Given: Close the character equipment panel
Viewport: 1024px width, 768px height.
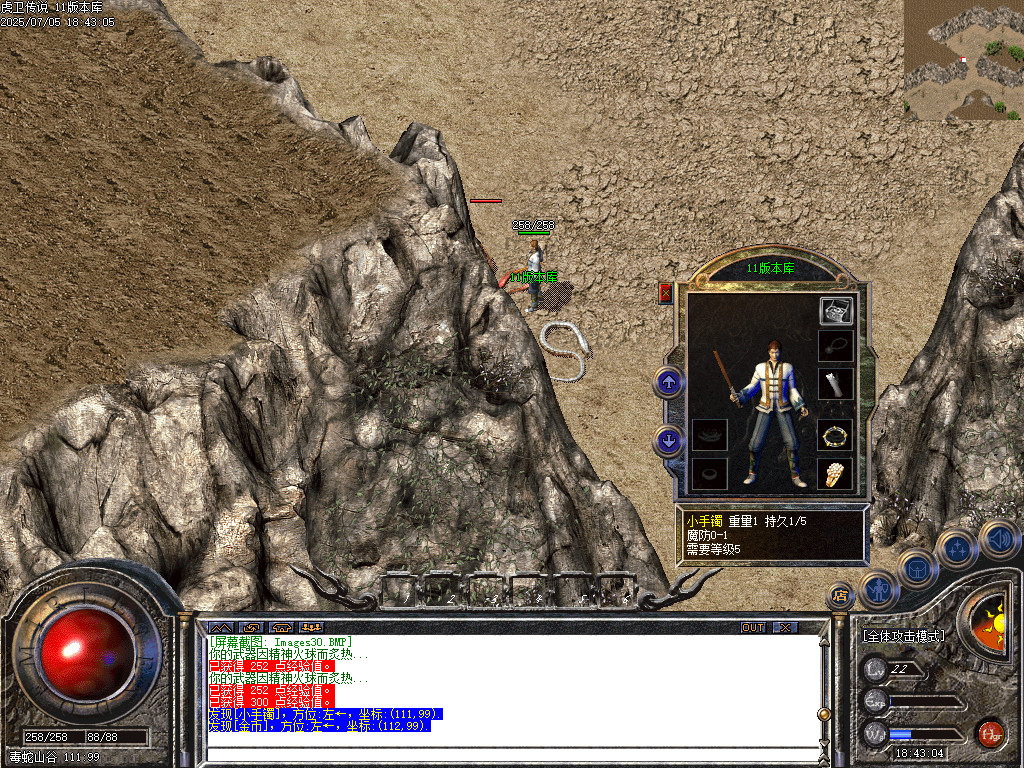Looking at the screenshot, I should (666, 293).
